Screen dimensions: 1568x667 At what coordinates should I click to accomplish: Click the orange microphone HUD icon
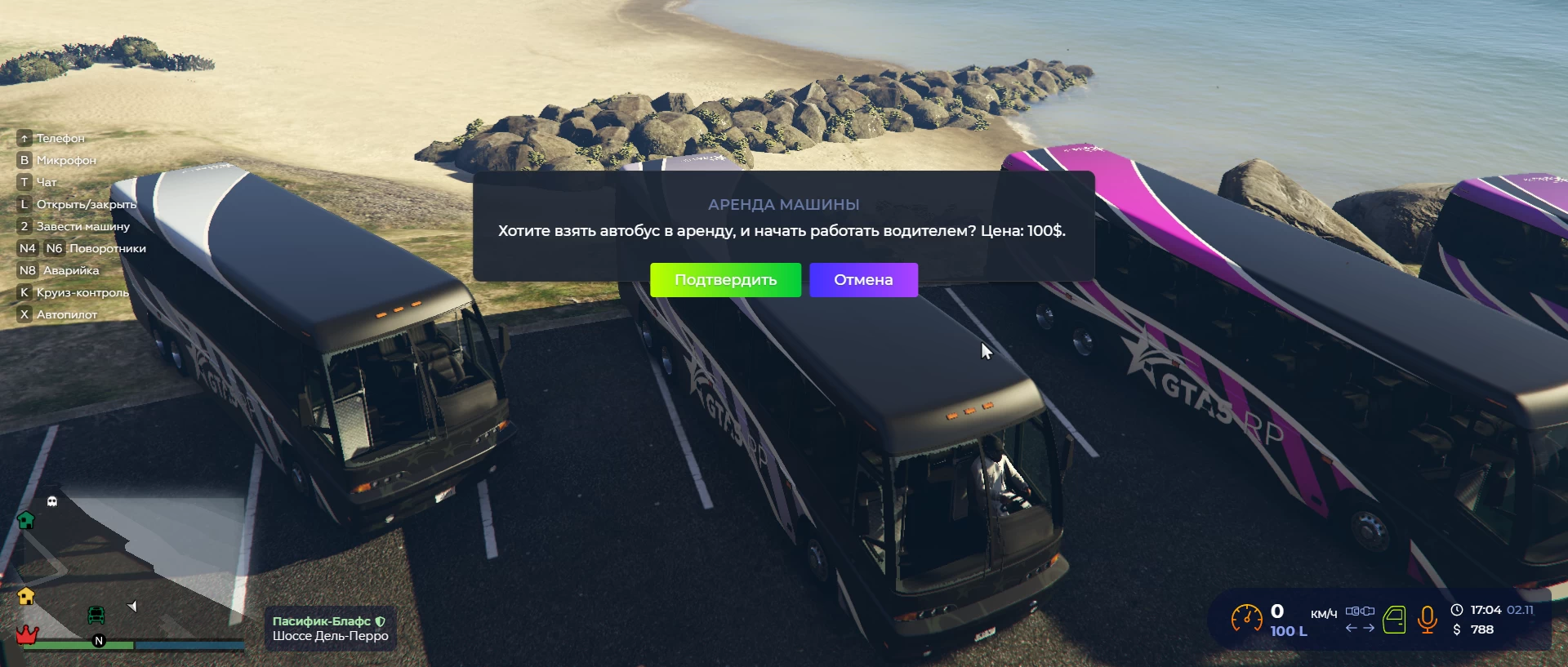(x=1428, y=620)
